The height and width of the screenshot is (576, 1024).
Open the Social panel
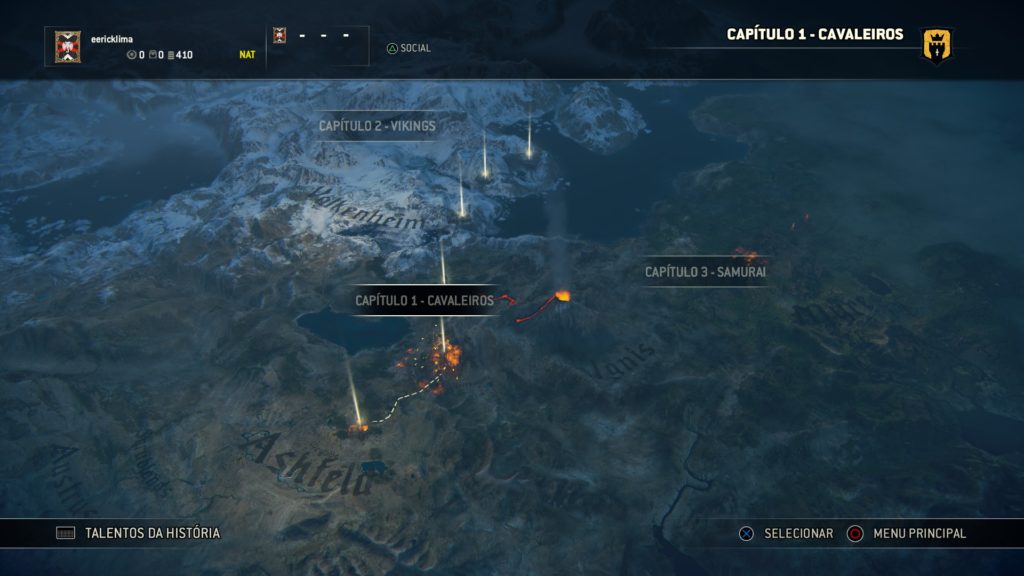point(408,48)
